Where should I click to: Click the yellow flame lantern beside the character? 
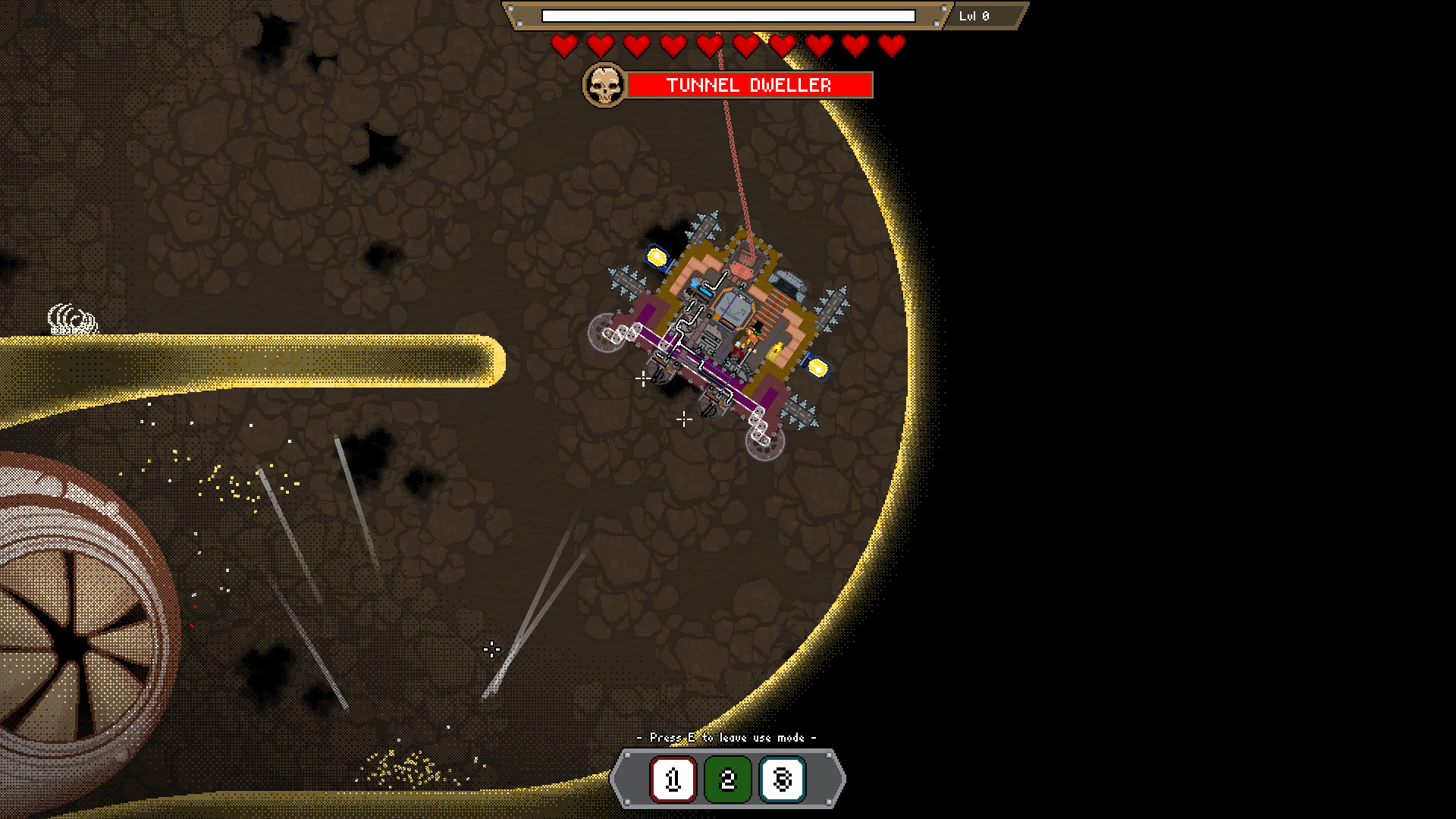tap(776, 348)
